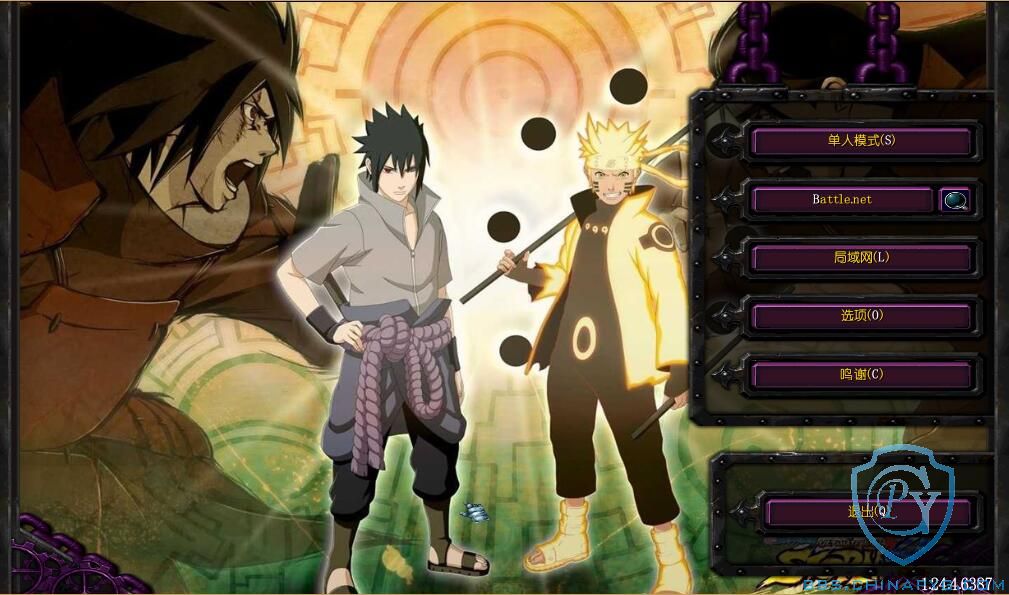Viewport: 1009px width, 595px height.
Task: Quit the game with 退出(Q)
Action: point(866,513)
